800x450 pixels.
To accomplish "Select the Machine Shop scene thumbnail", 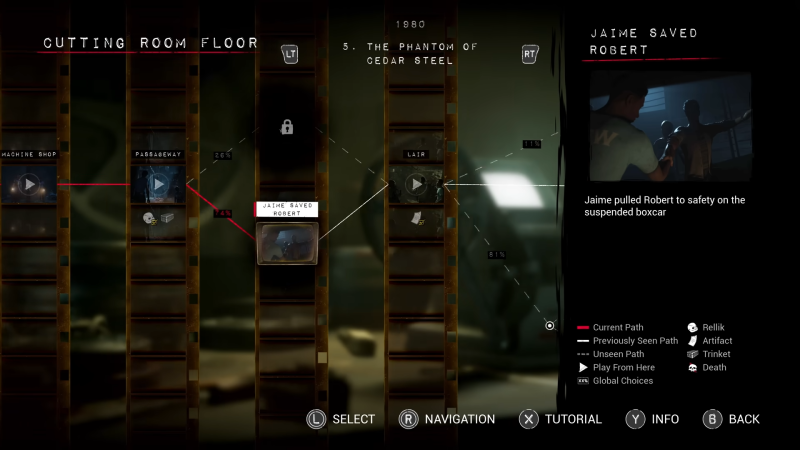I will click(x=29, y=184).
